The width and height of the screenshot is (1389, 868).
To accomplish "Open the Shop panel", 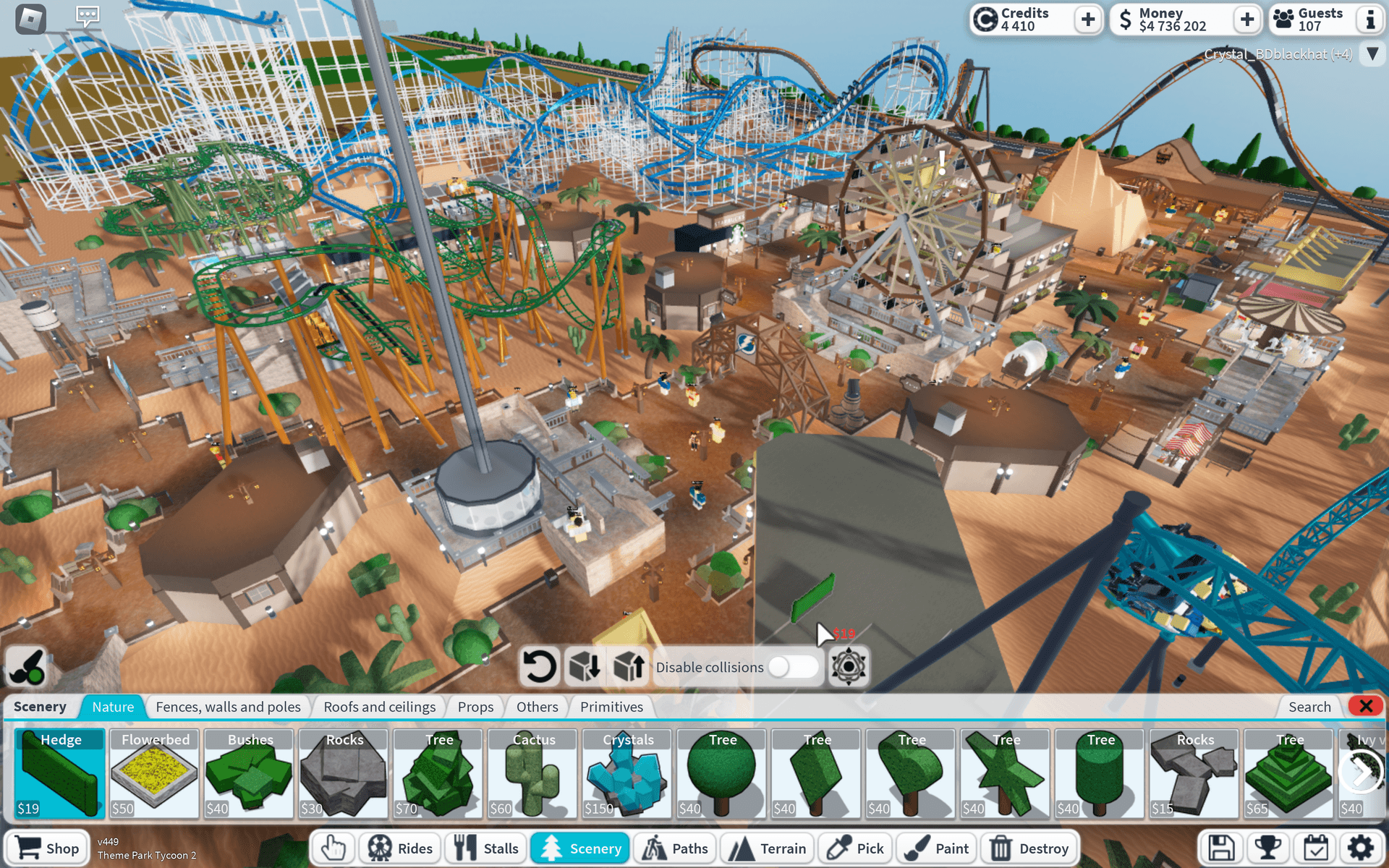I will click(x=47, y=848).
